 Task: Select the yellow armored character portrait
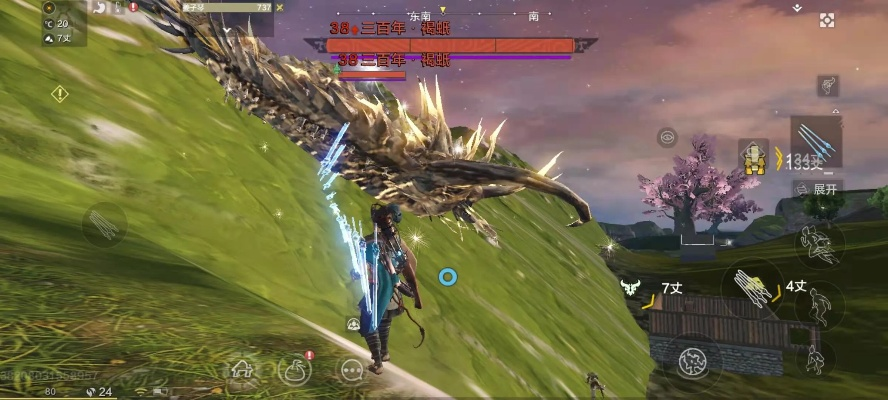753,157
